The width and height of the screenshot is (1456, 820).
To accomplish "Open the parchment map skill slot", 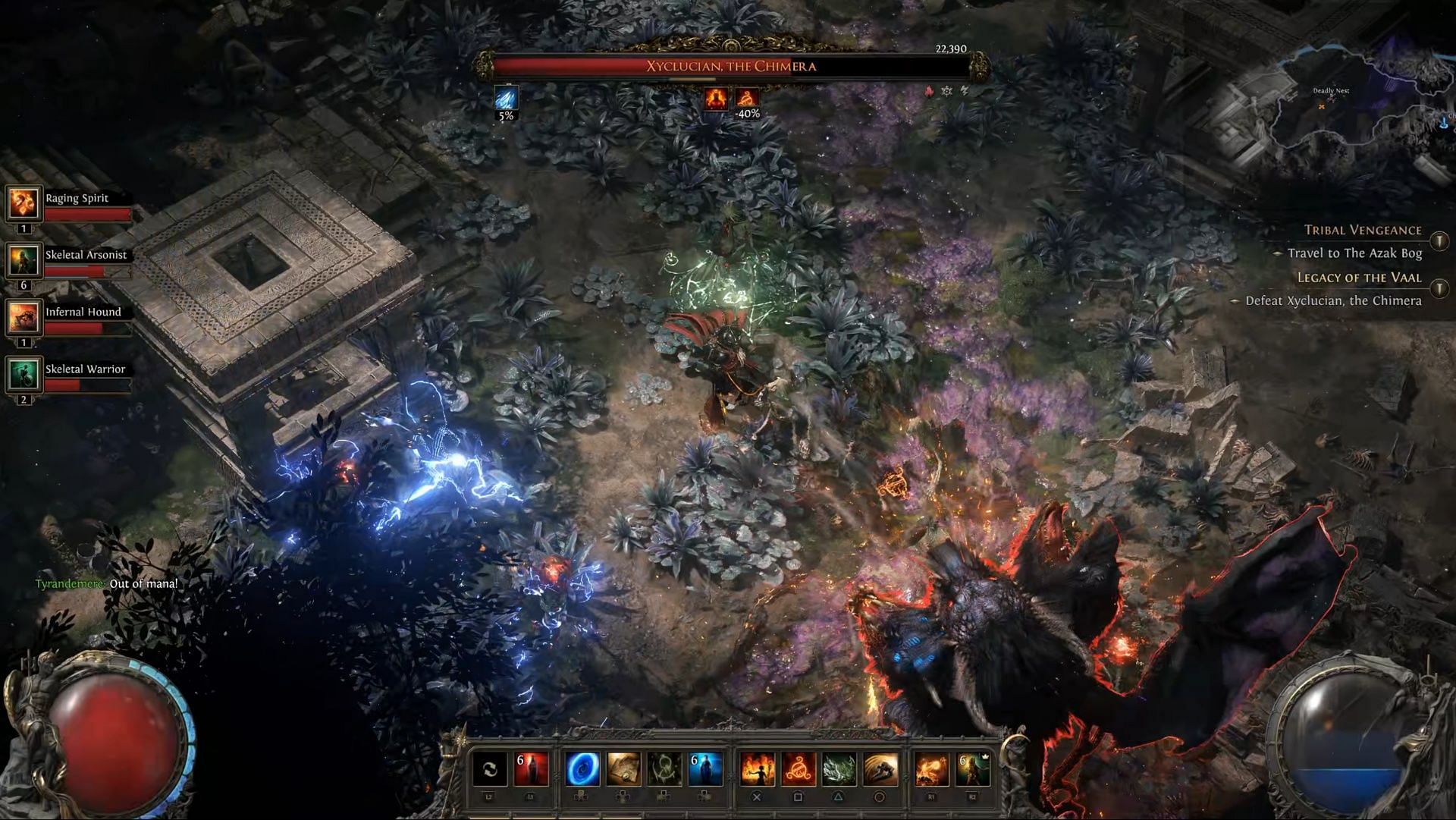I will click(x=623, y=769).
